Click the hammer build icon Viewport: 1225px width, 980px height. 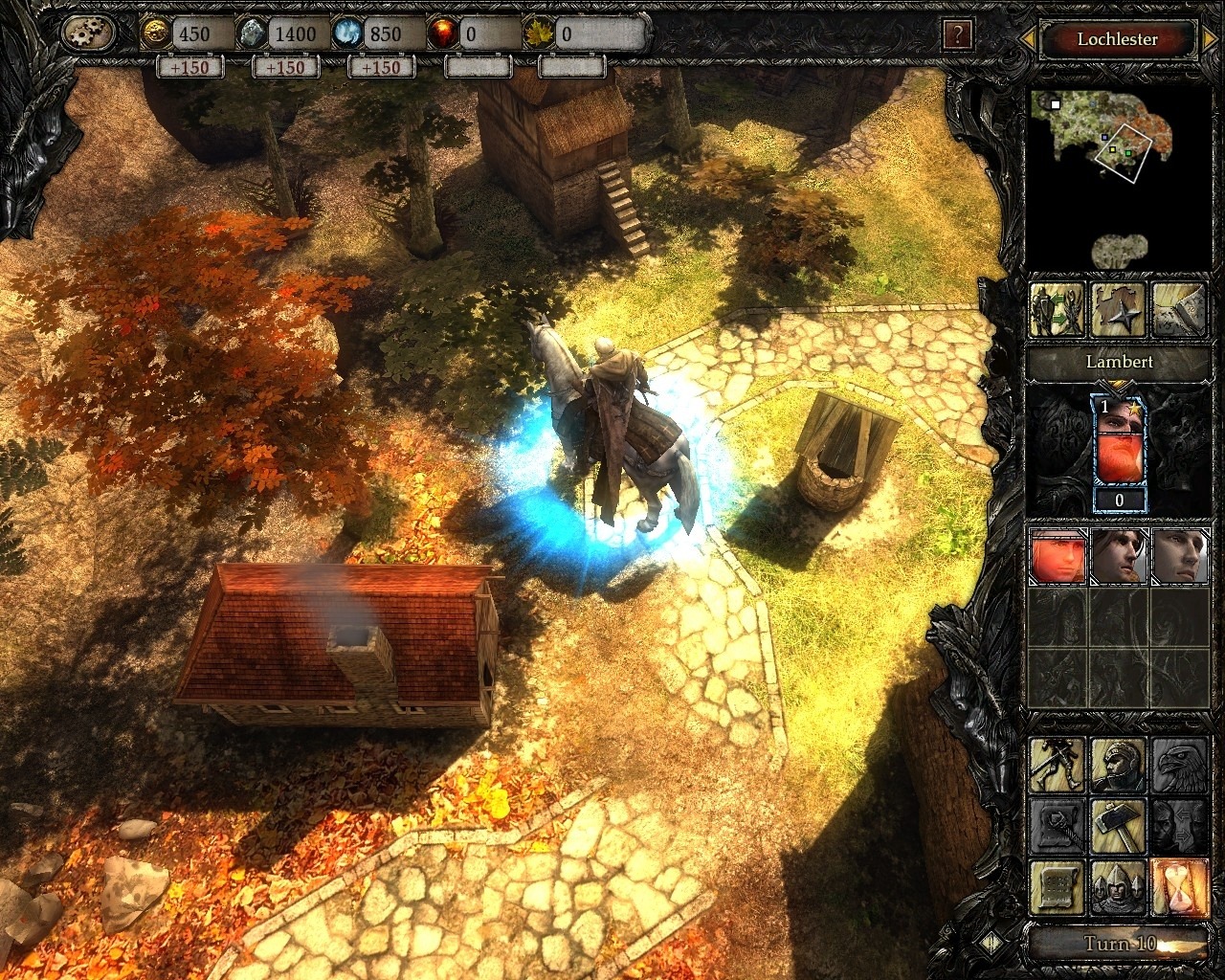coord(1119,826)
